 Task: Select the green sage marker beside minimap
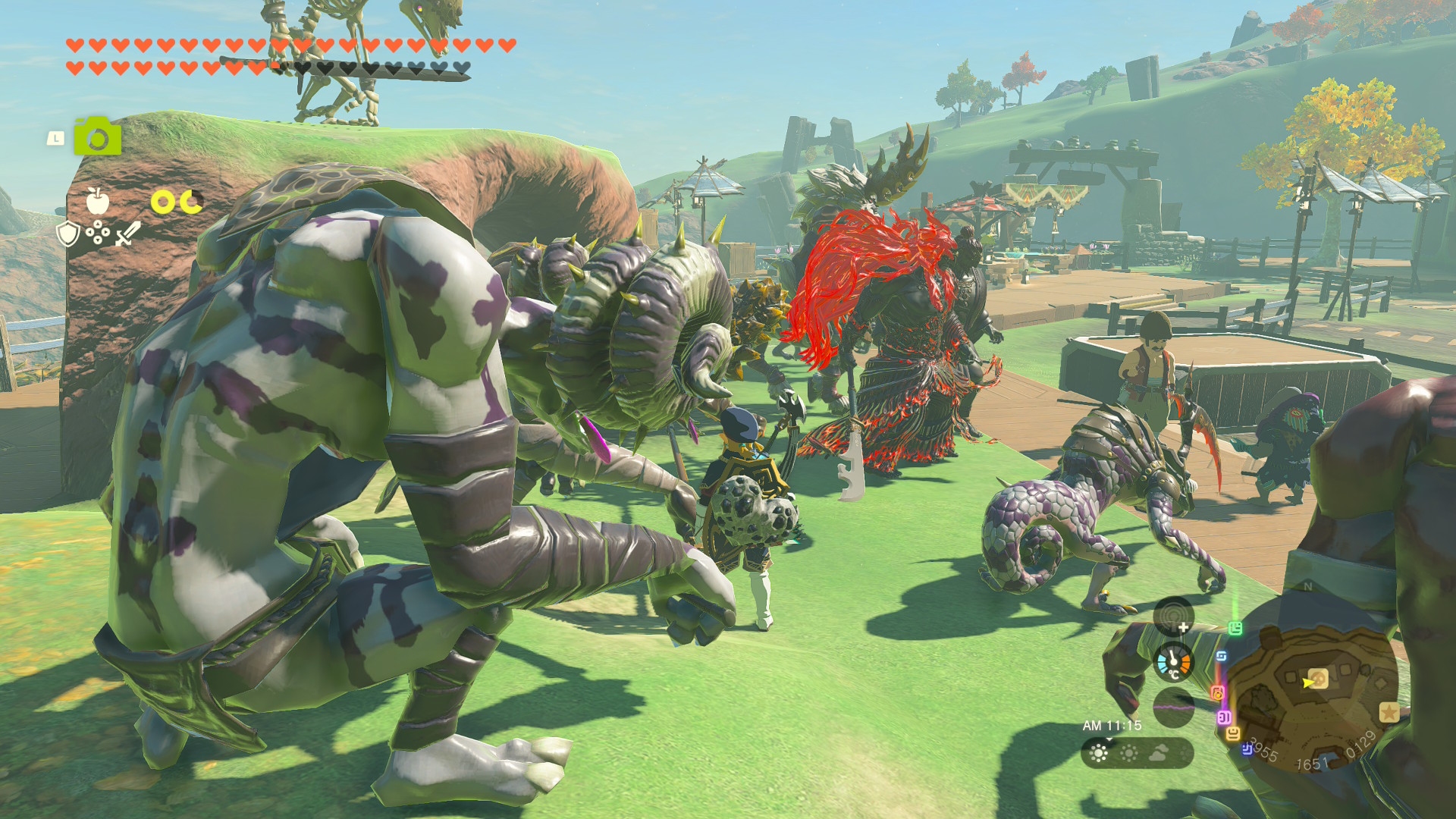click(x=1235, y=628)
